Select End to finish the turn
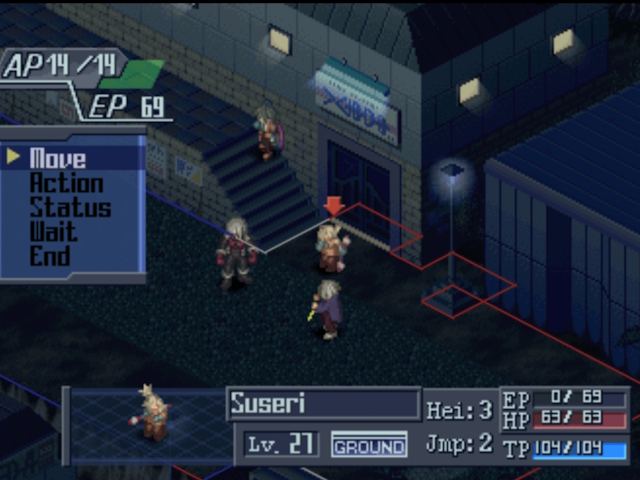The height and width of the screenshot is (480, 640). pyautogui.click(x=50, y=256)
